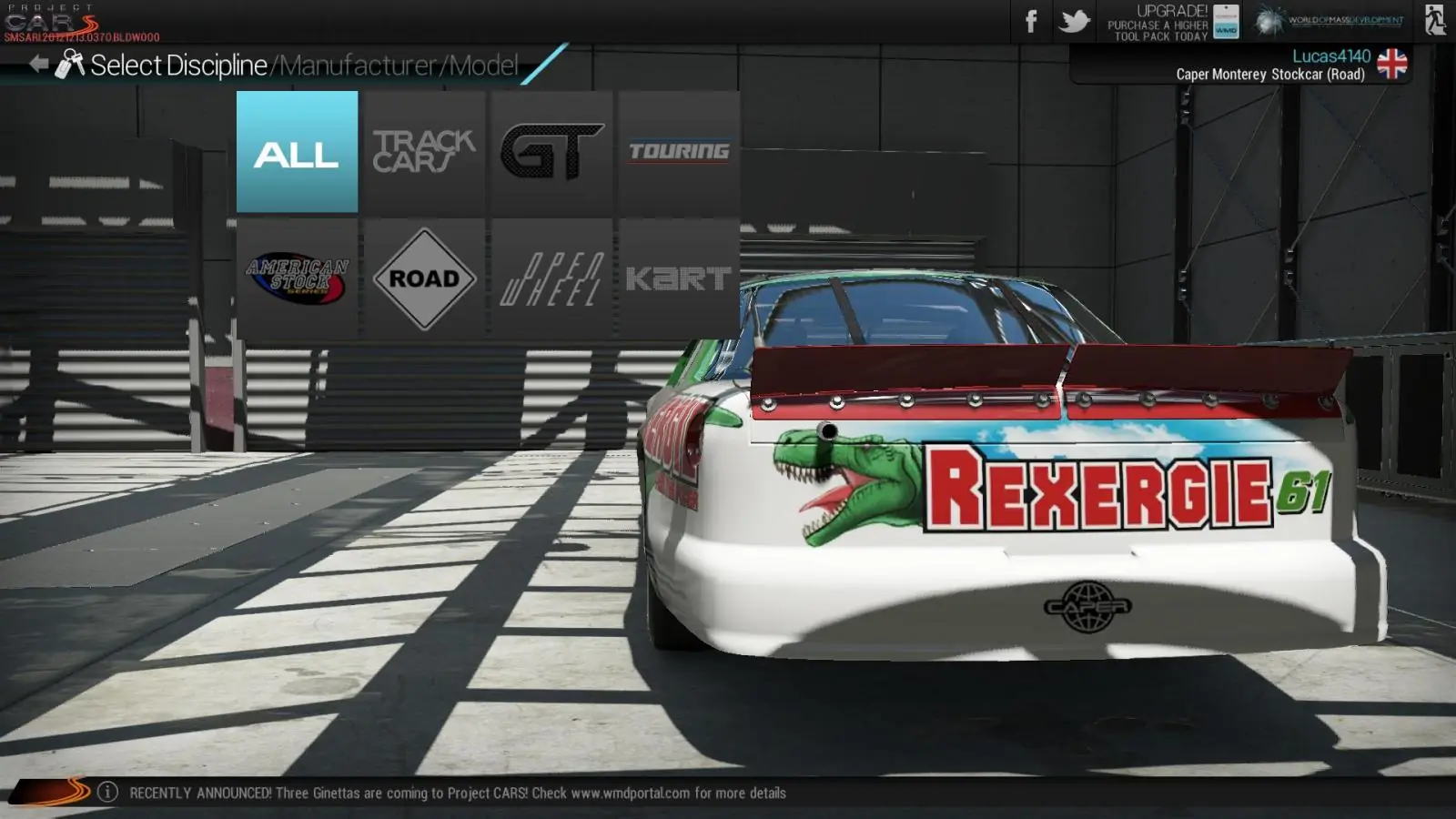Exit via the running man icon
This screenshot has height=819, width=1456.
(1435, 20)
